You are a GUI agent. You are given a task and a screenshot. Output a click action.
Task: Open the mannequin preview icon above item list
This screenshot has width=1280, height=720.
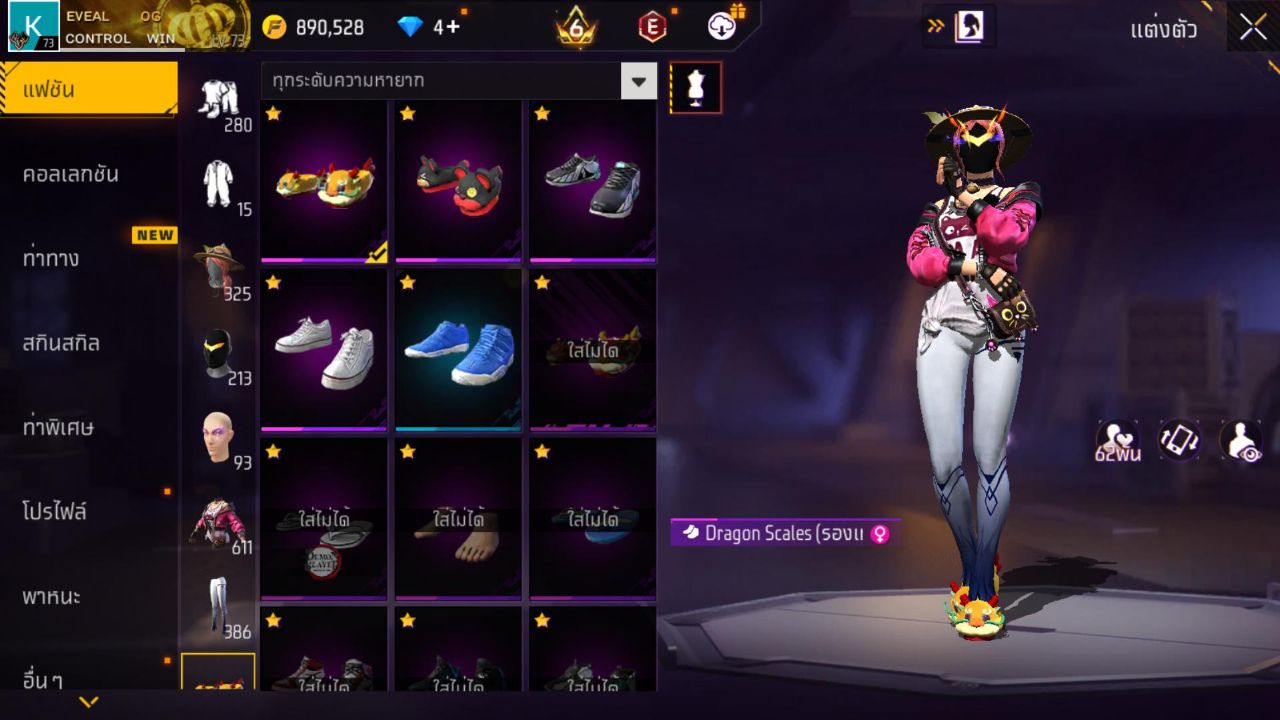(695, 87)
